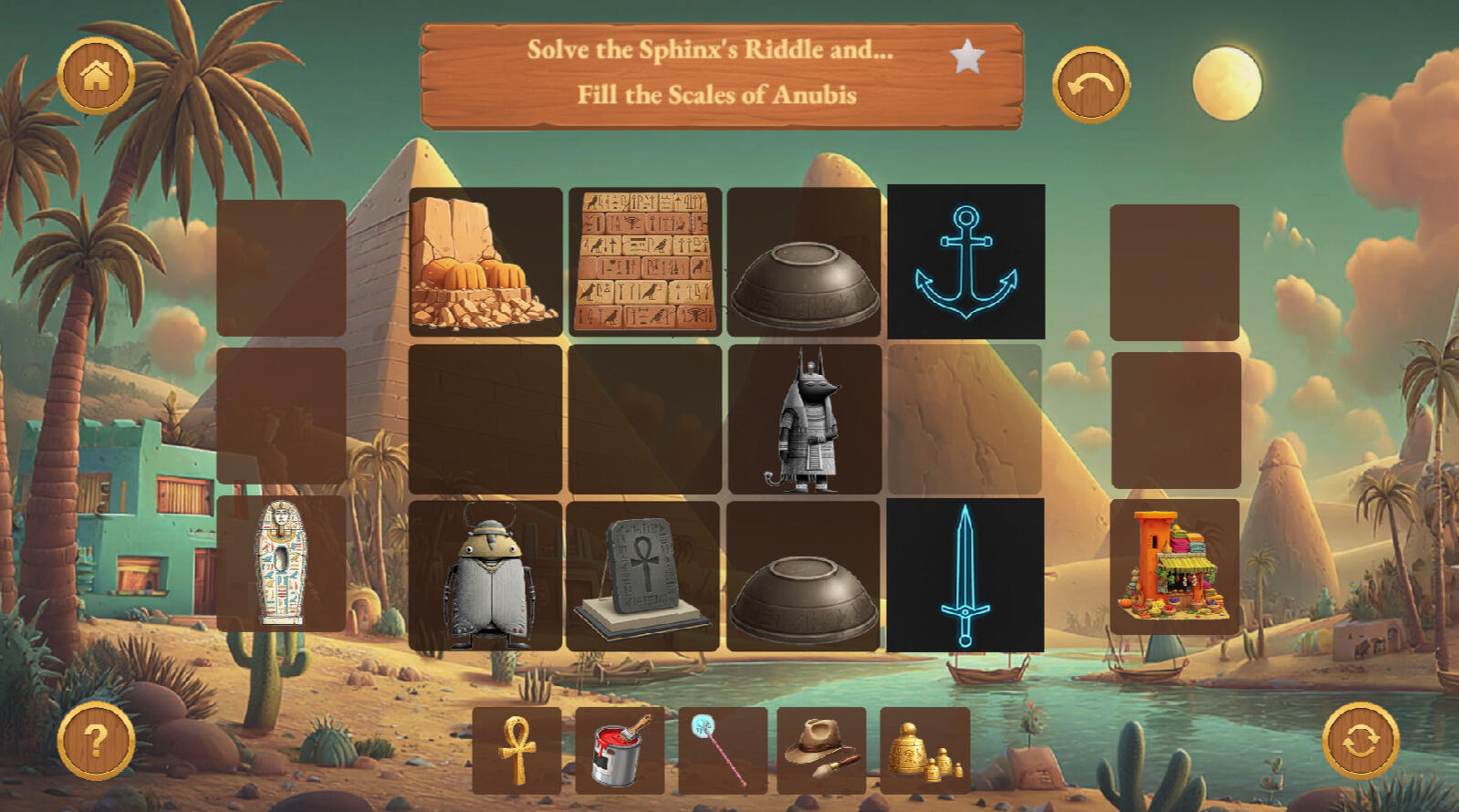Click the hieroglyph wall tile

[x=645, y=262]
